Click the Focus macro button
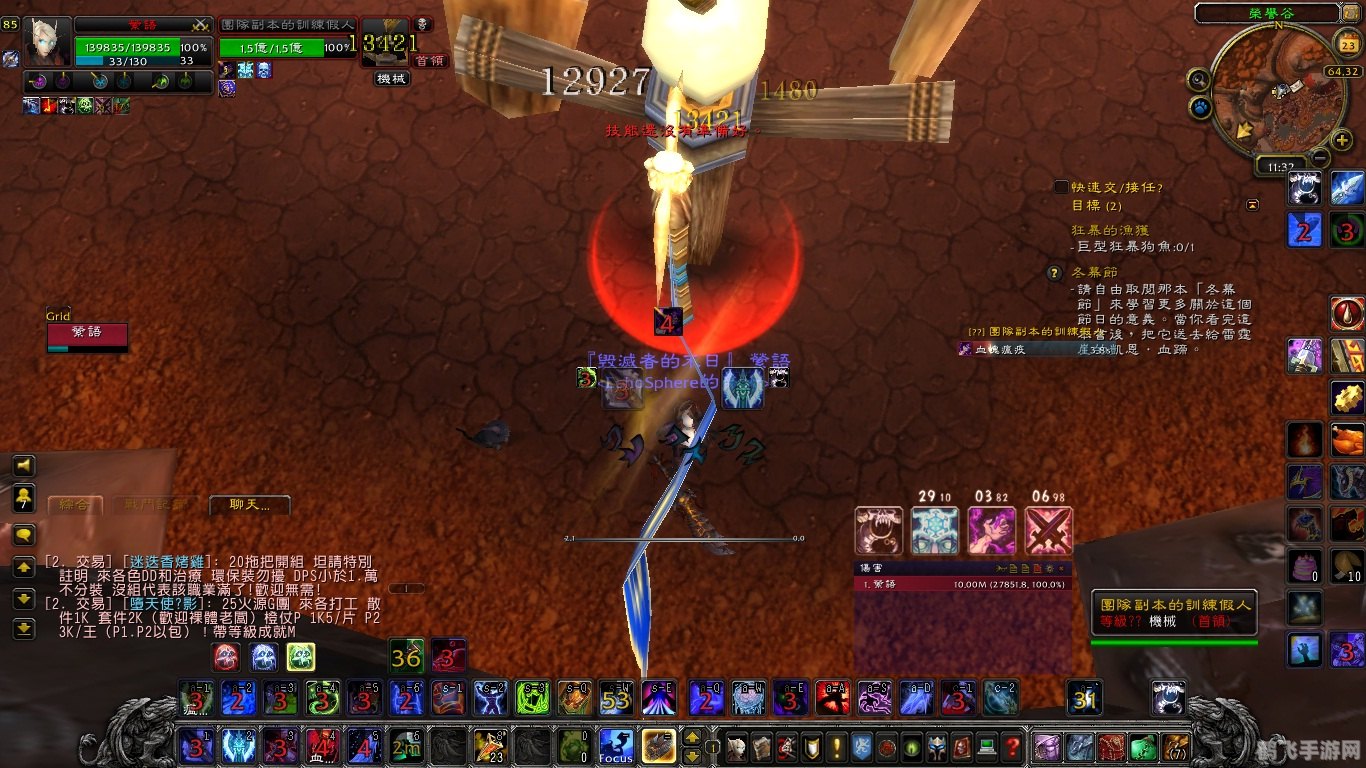Viewport: 1366px width, 768px height. tap(616, 746)
